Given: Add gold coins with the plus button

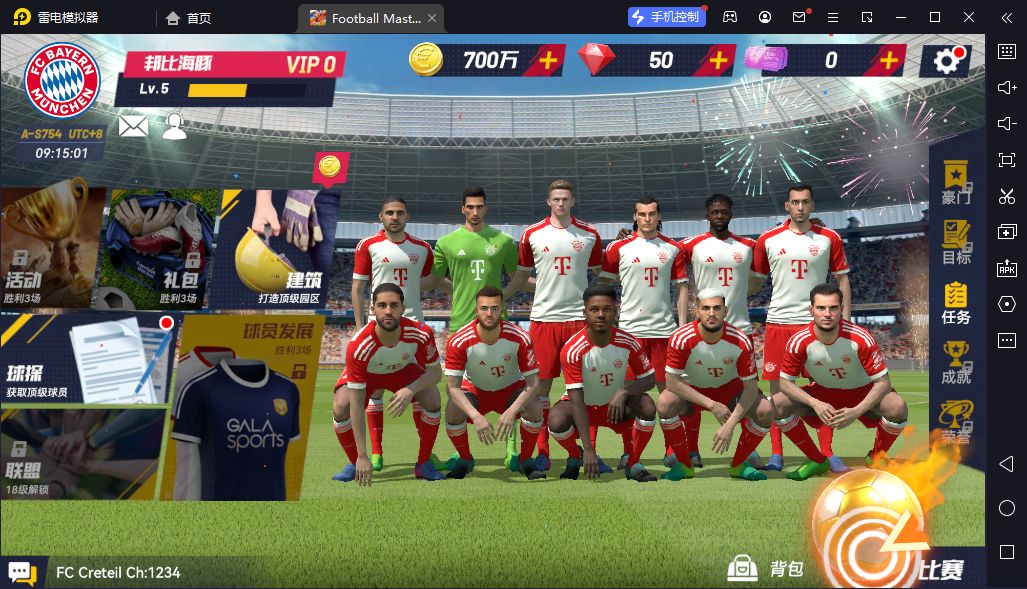Looking at the screenshot, I should point(548,60).
